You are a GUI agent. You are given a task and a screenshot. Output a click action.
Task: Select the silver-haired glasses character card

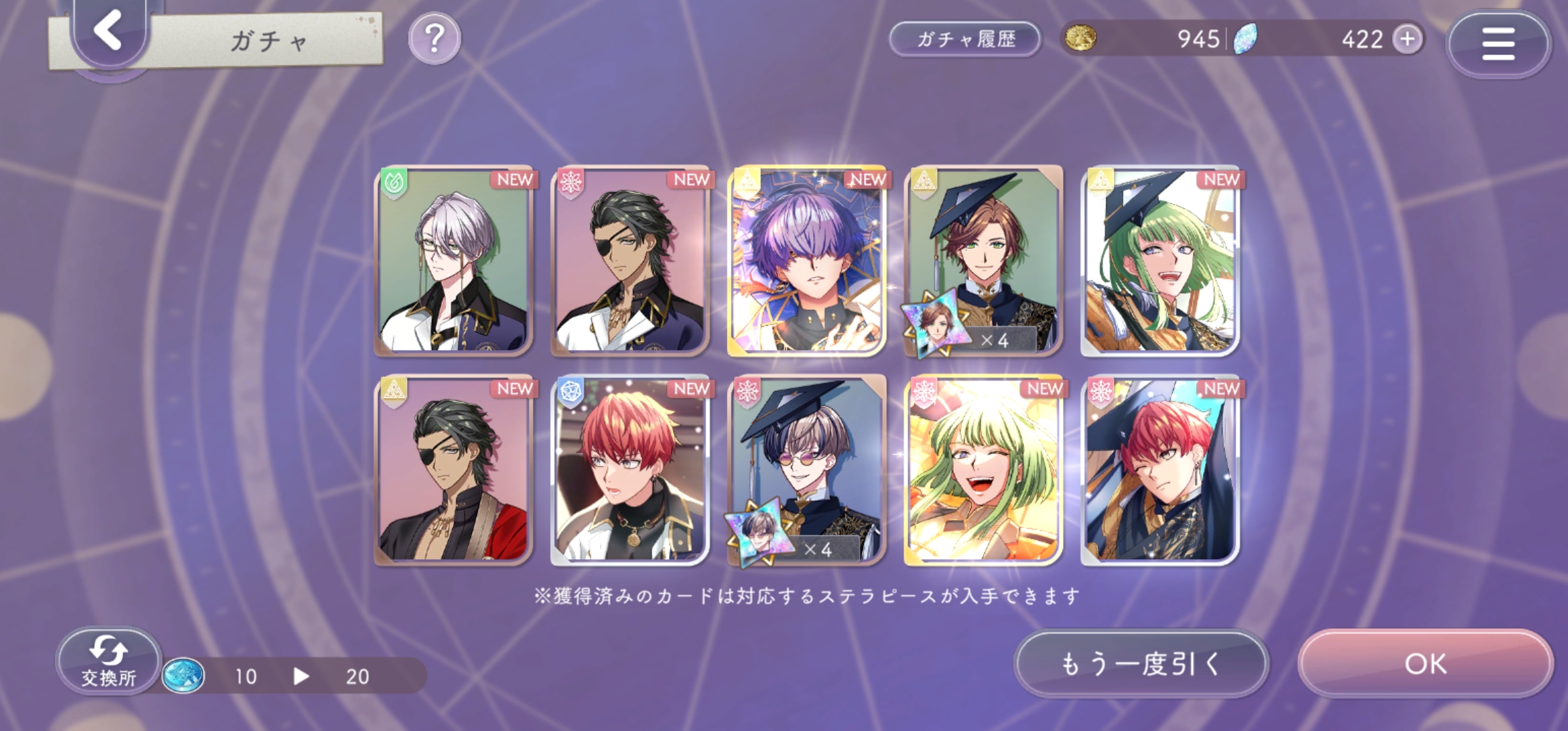(454, 261)
